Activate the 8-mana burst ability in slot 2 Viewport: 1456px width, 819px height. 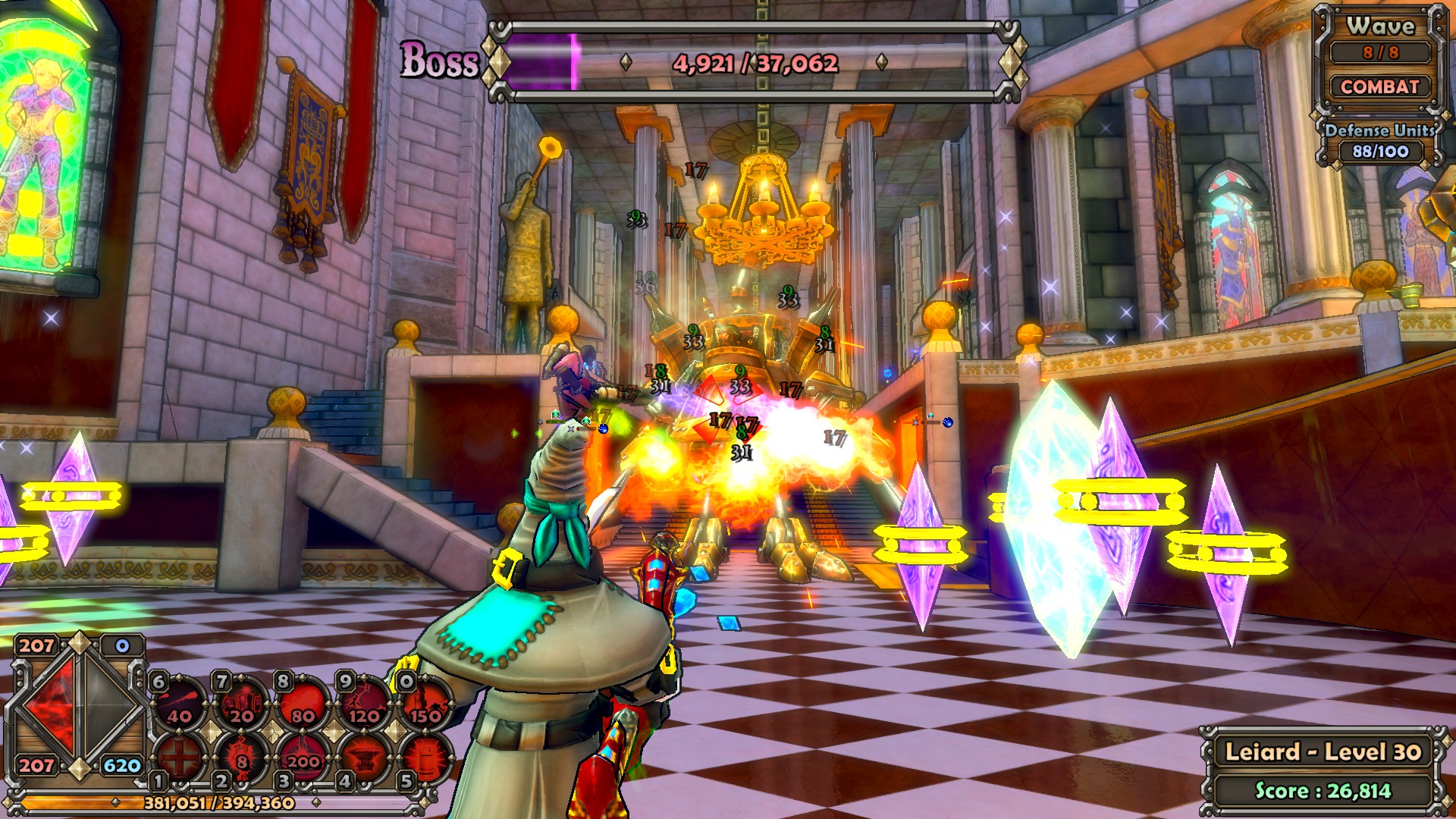click(x=242, y=755)
